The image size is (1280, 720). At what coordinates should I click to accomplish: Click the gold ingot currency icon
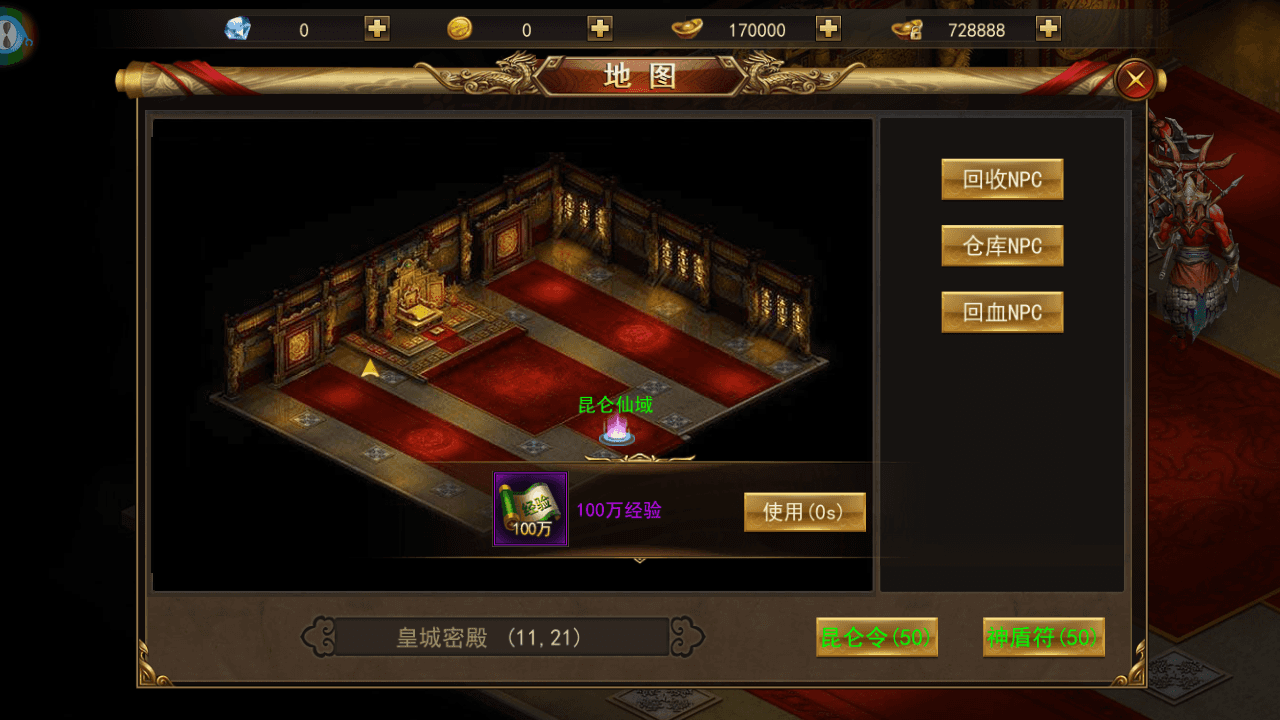tap(687, 29)
